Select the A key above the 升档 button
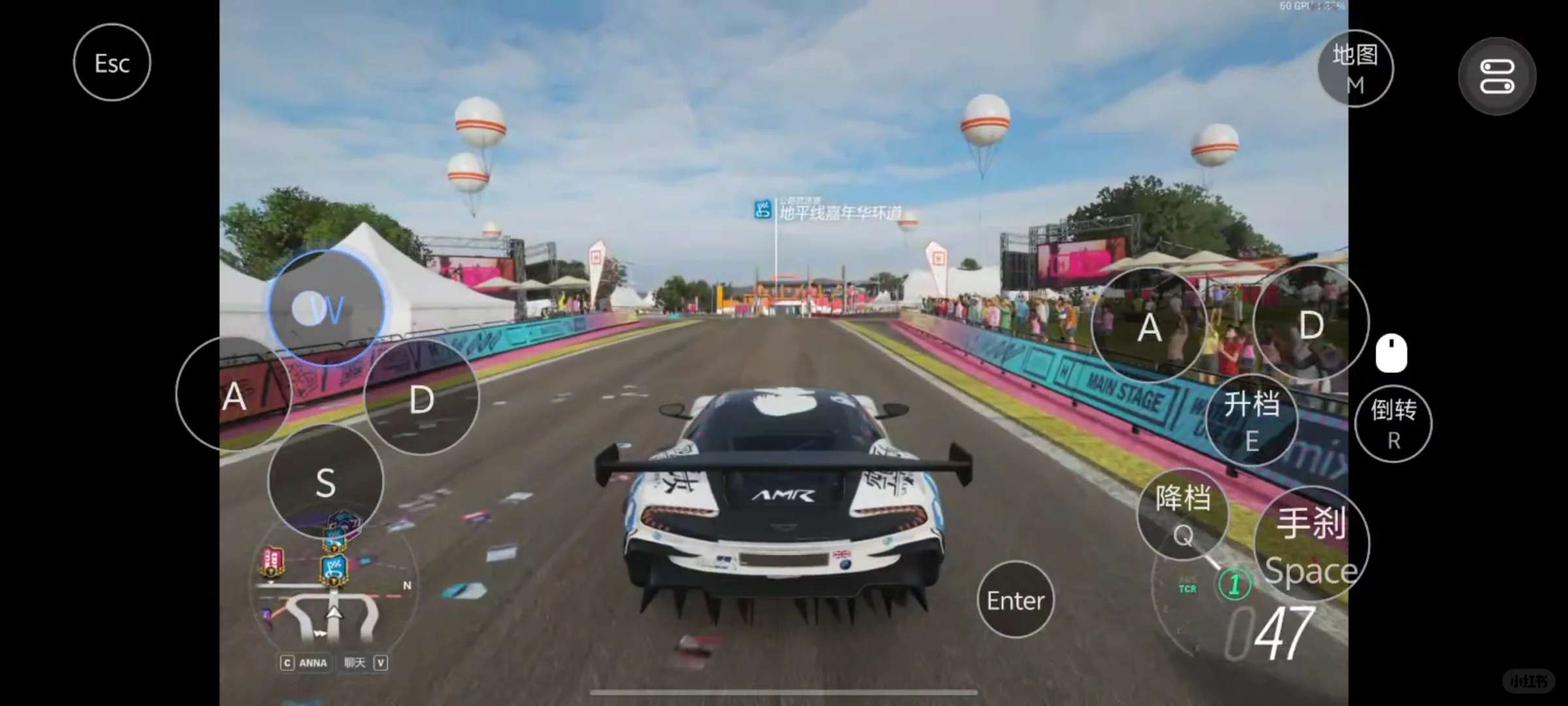The image size is (1568, 706). pyautogui.click(x=1149, y=326)
